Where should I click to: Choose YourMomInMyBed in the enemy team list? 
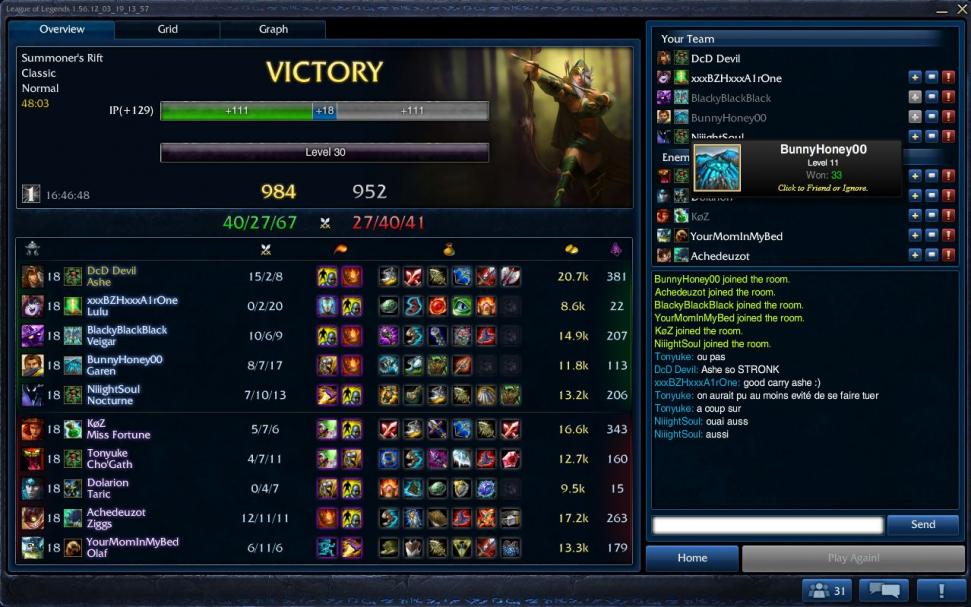point(736,236)
